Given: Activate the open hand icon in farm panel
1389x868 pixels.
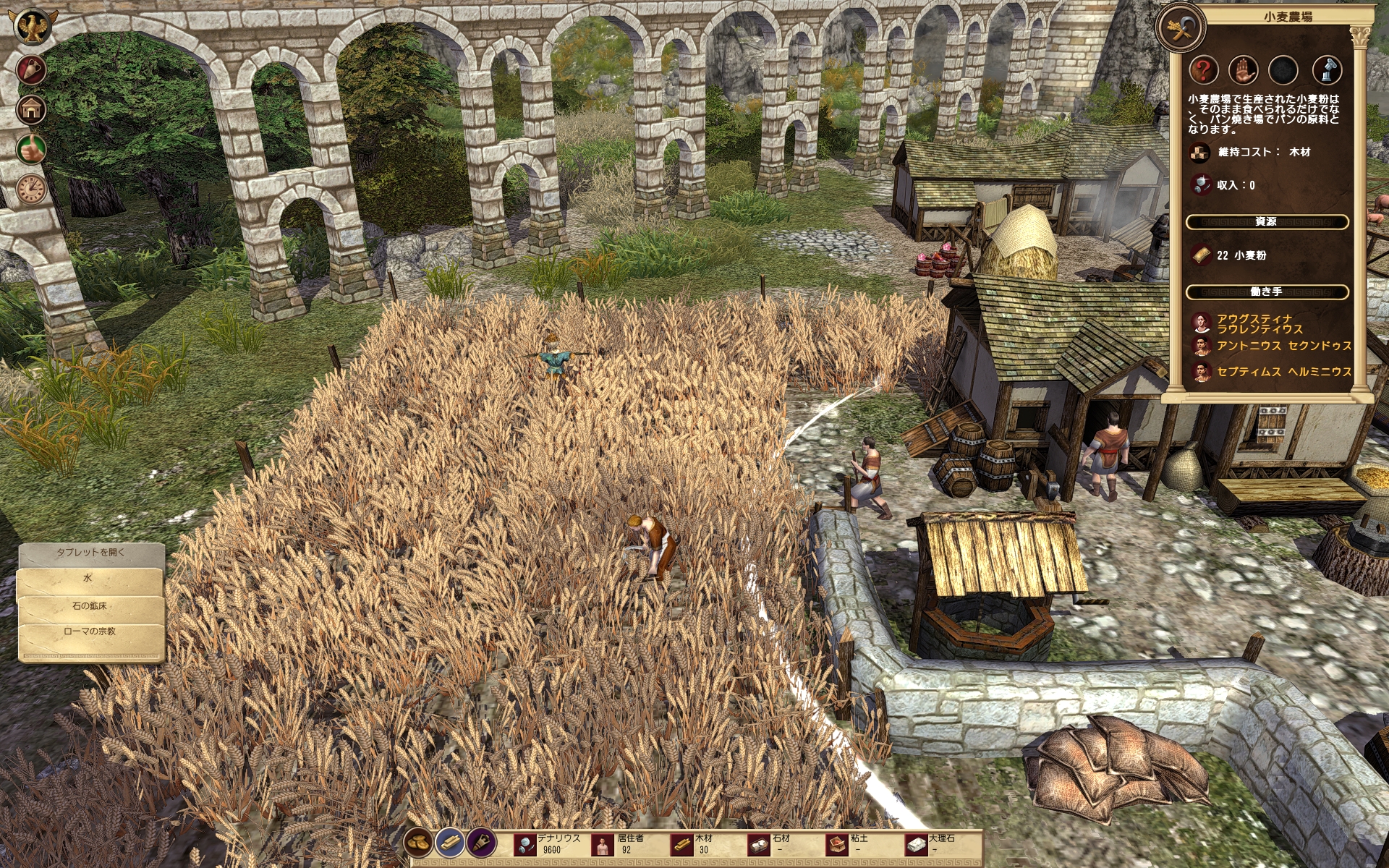Looking at the screenshot, I should pyautogui.click(x=1243, y=70).
